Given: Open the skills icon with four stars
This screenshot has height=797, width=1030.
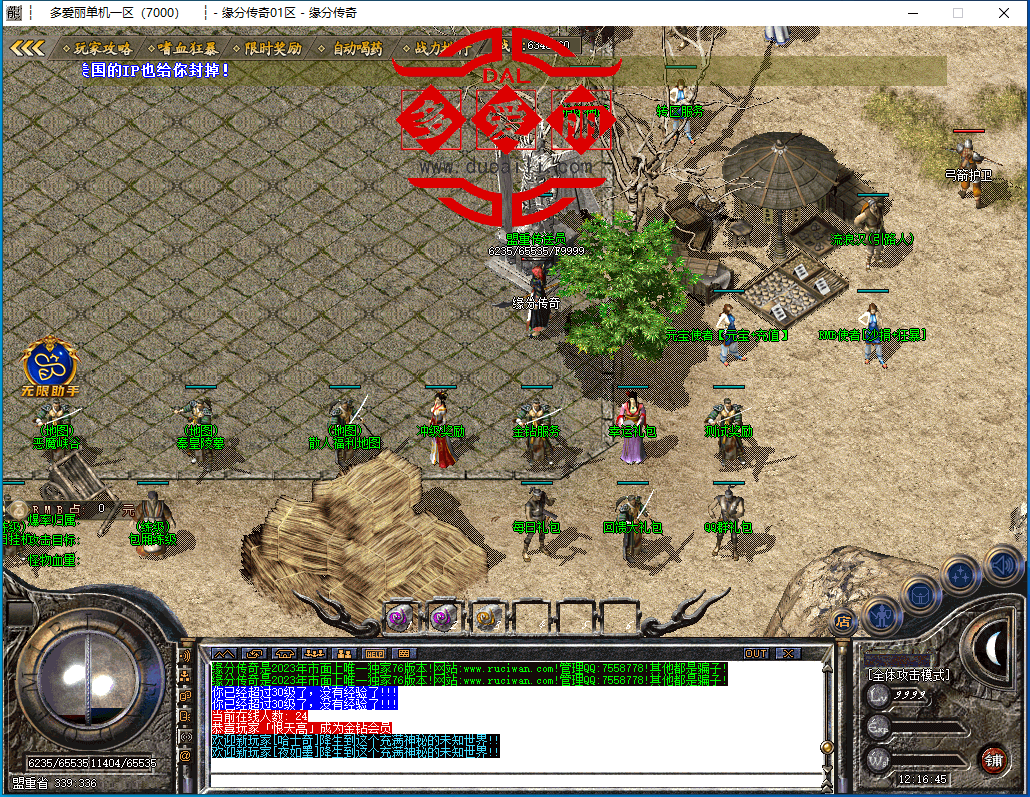Looking at the screenshot, I should point(960,575).
